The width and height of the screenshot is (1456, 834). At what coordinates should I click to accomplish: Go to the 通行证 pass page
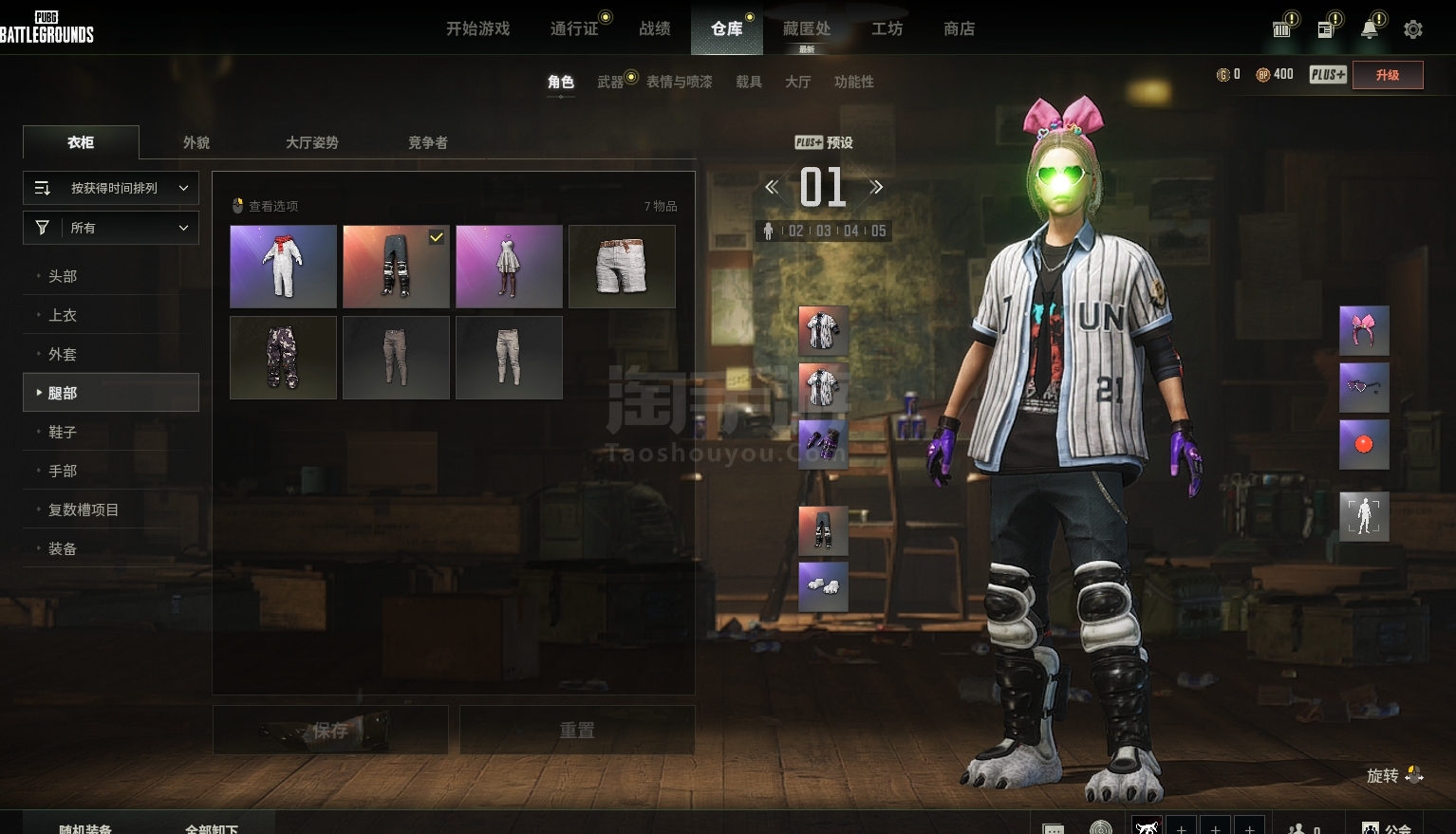[x=574, y=28]
